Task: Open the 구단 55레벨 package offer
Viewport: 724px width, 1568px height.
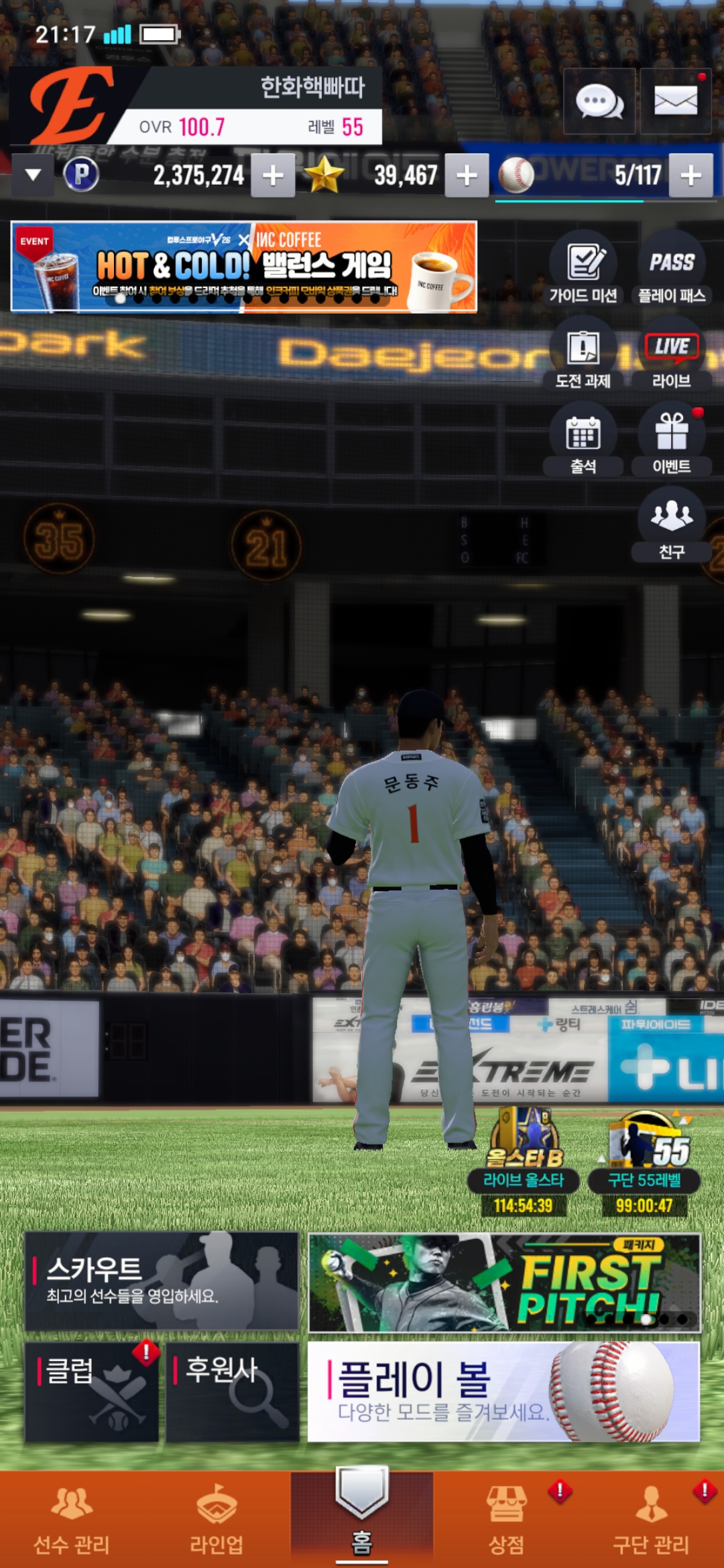Action: point(644,1163)
